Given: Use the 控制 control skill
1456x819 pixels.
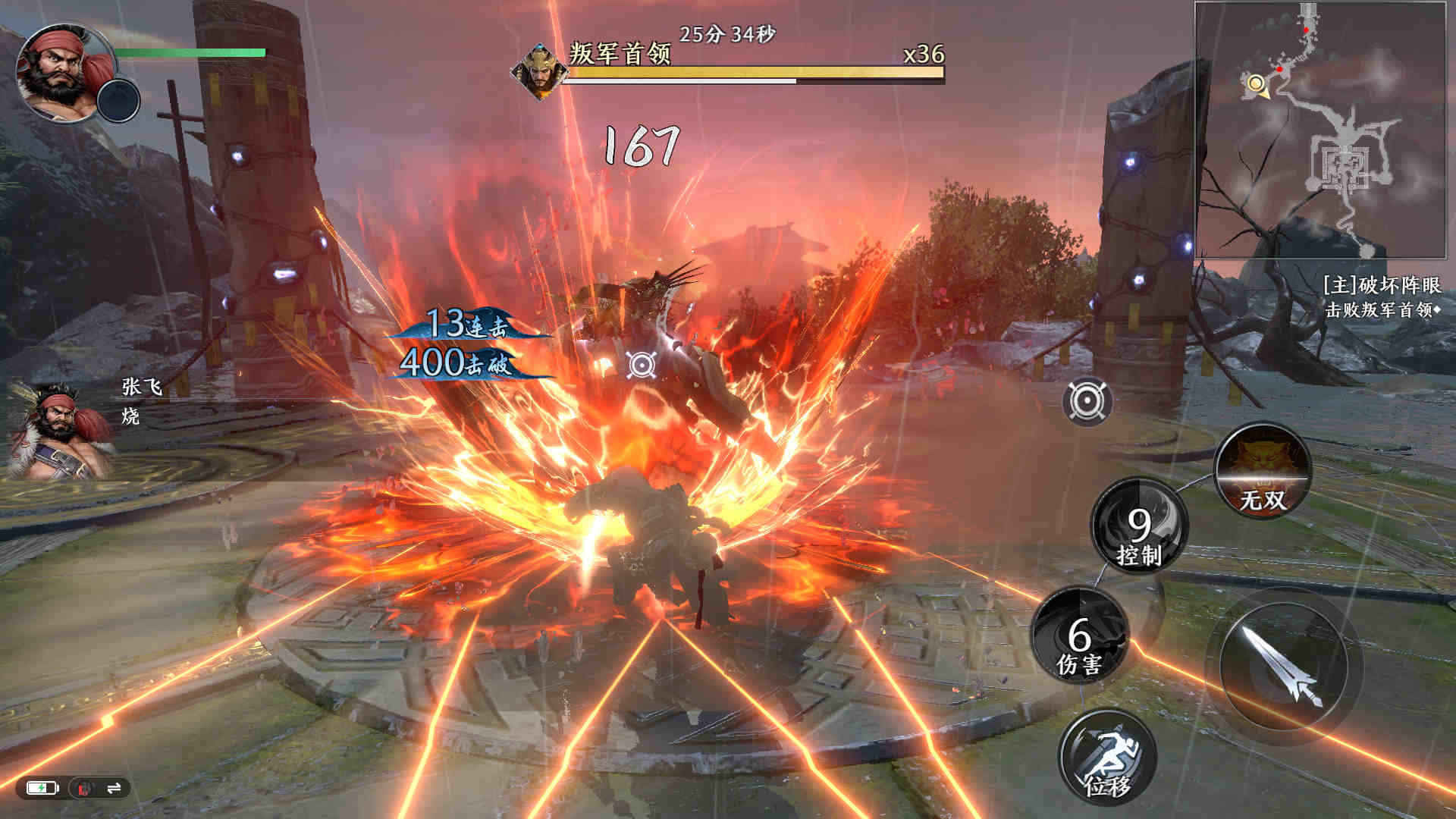Looking at the screenshot, I should pyautogui.click(x=1139, y=526).
